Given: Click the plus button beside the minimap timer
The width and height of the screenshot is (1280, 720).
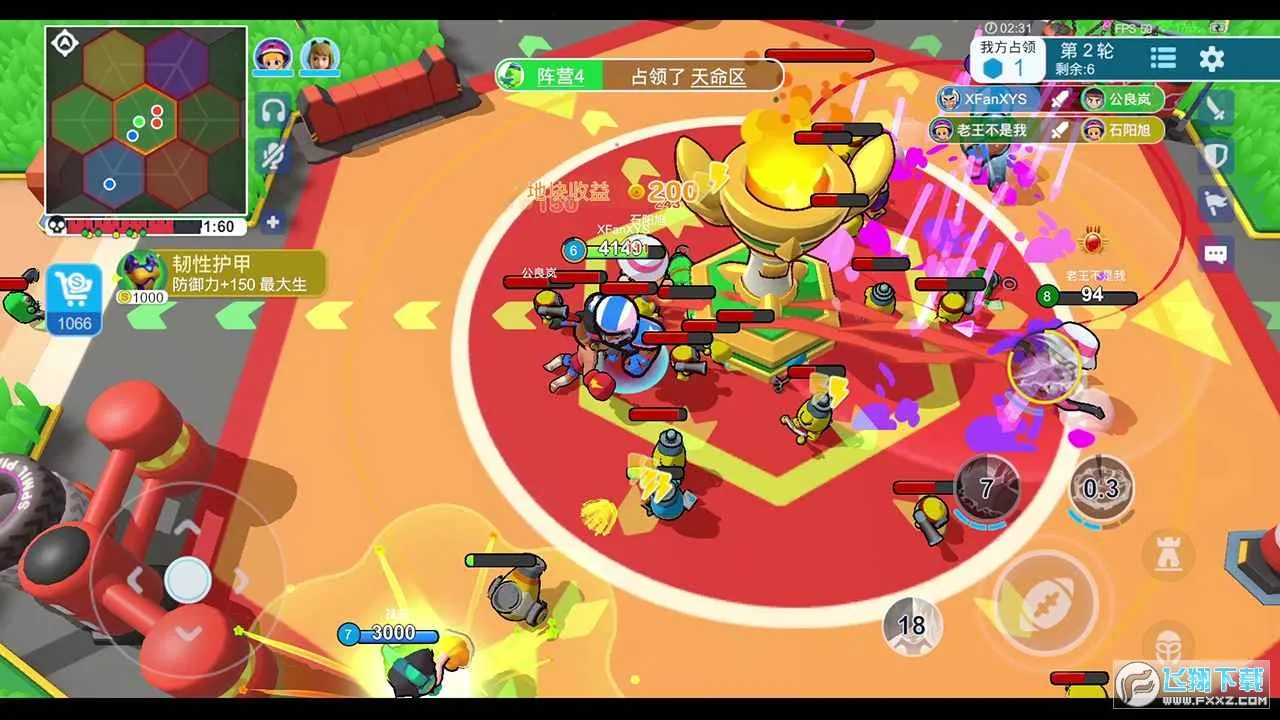Looking at the screenshot, I should coord(272,223).
